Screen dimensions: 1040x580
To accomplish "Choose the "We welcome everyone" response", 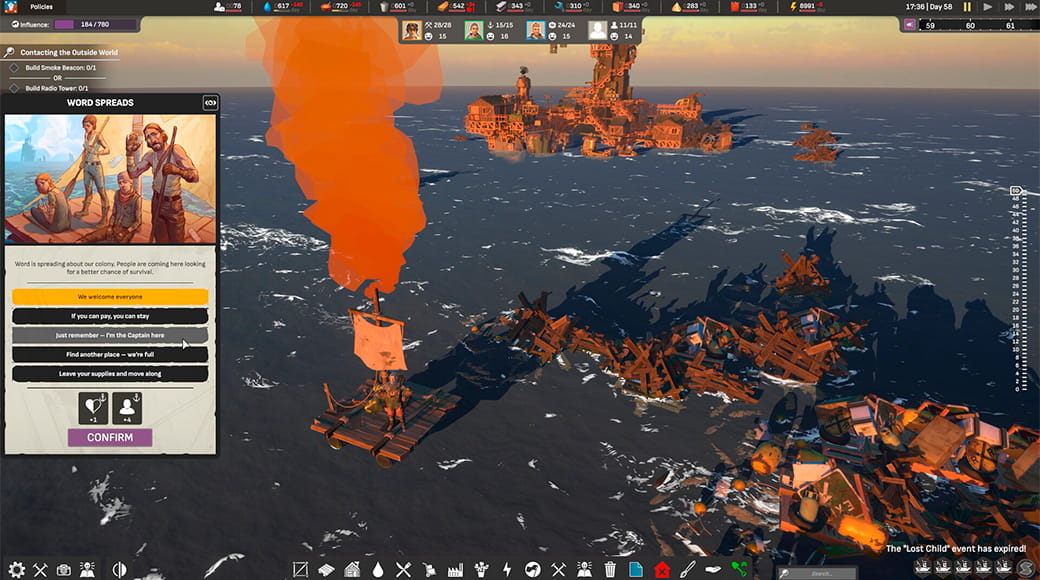I will tap(110, 297).
